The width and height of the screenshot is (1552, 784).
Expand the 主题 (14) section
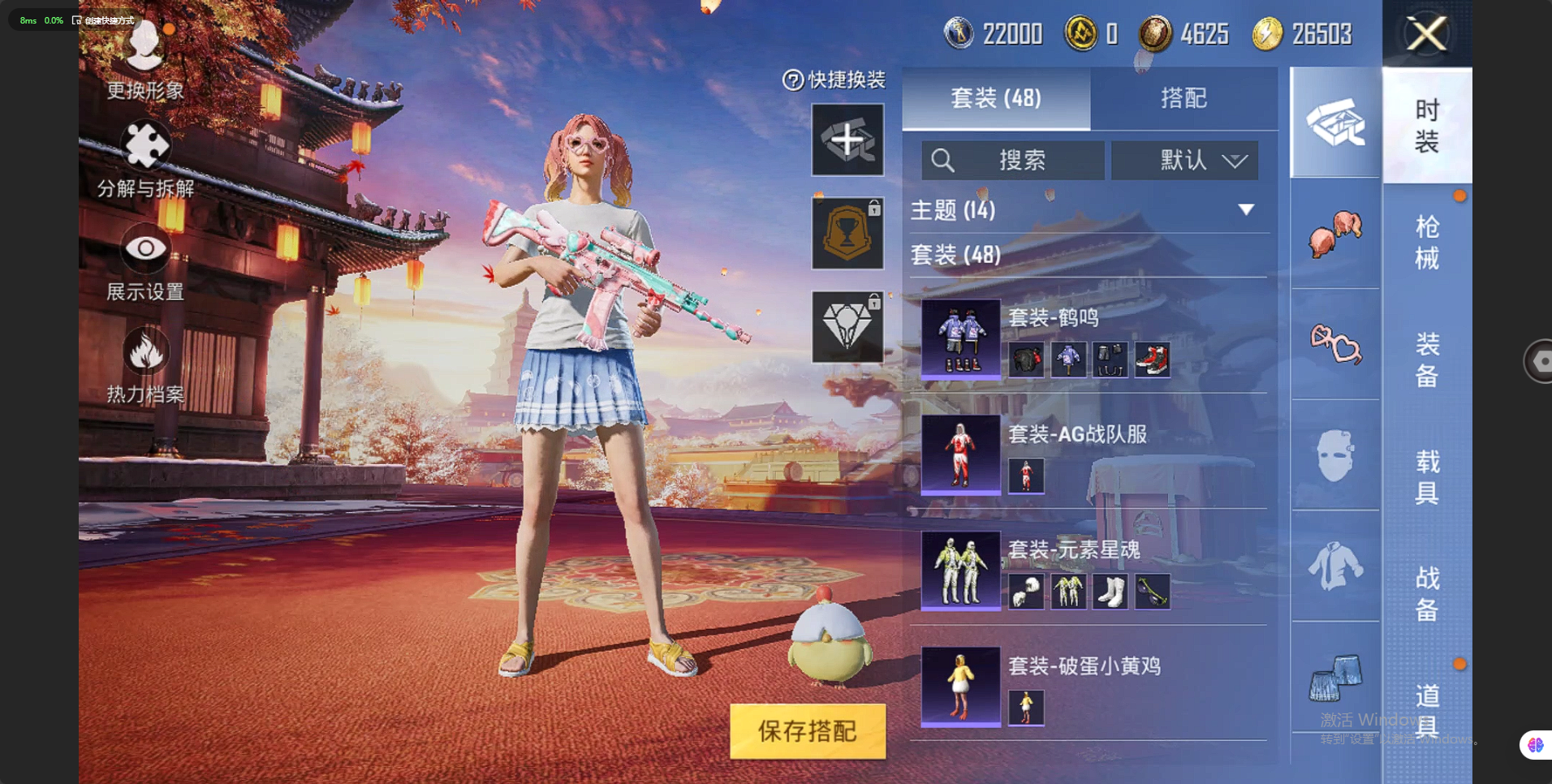point(1245,210)
